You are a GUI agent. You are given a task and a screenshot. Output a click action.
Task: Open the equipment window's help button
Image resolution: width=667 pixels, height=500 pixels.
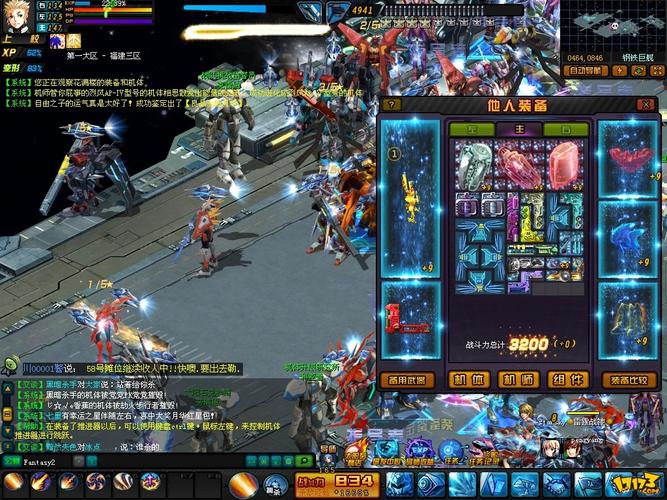[x=391, y=104]
